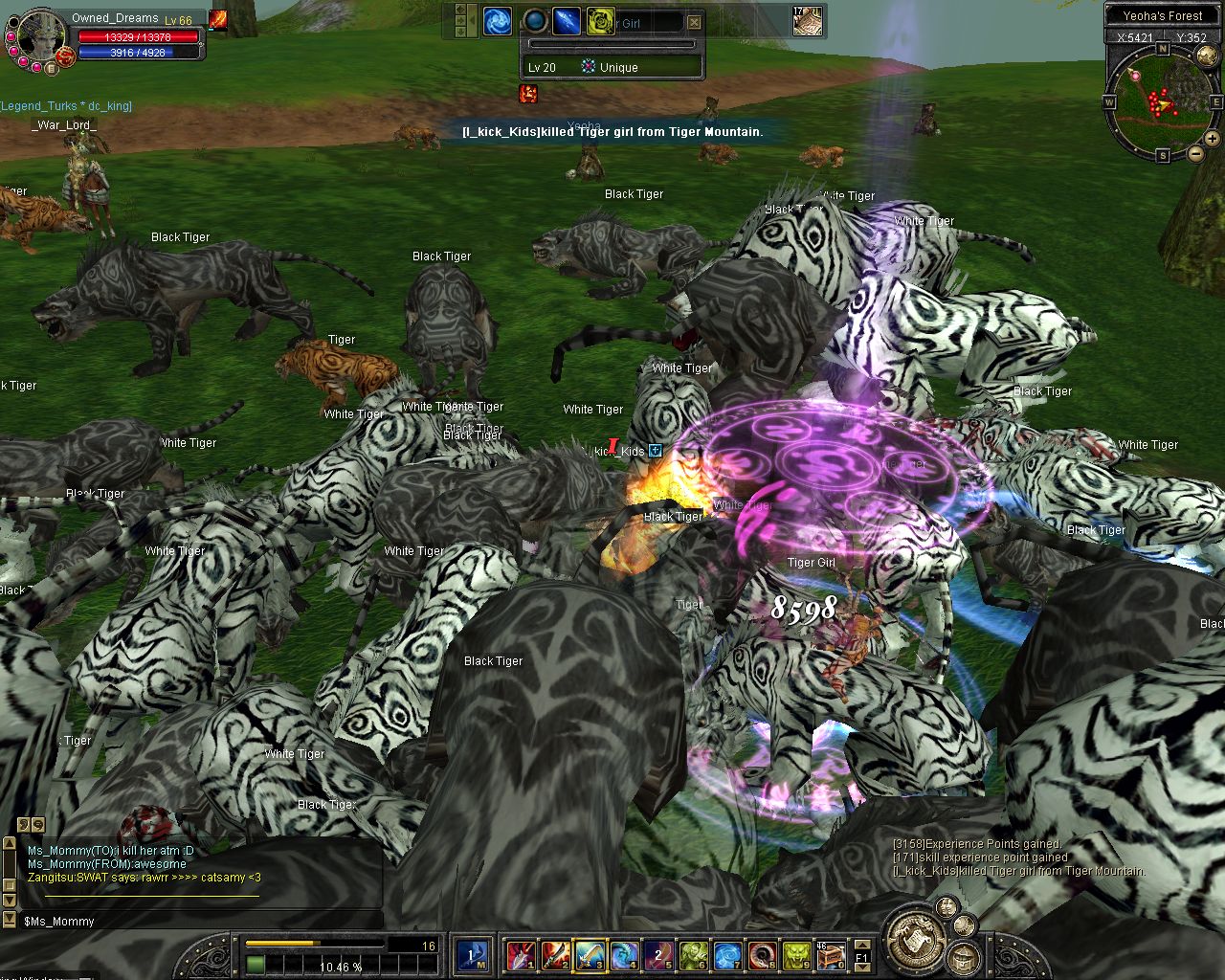Screen dimensions: 1225x980
Task: Use the scroll item at top quickbar
Action: [x=807, y=21]
